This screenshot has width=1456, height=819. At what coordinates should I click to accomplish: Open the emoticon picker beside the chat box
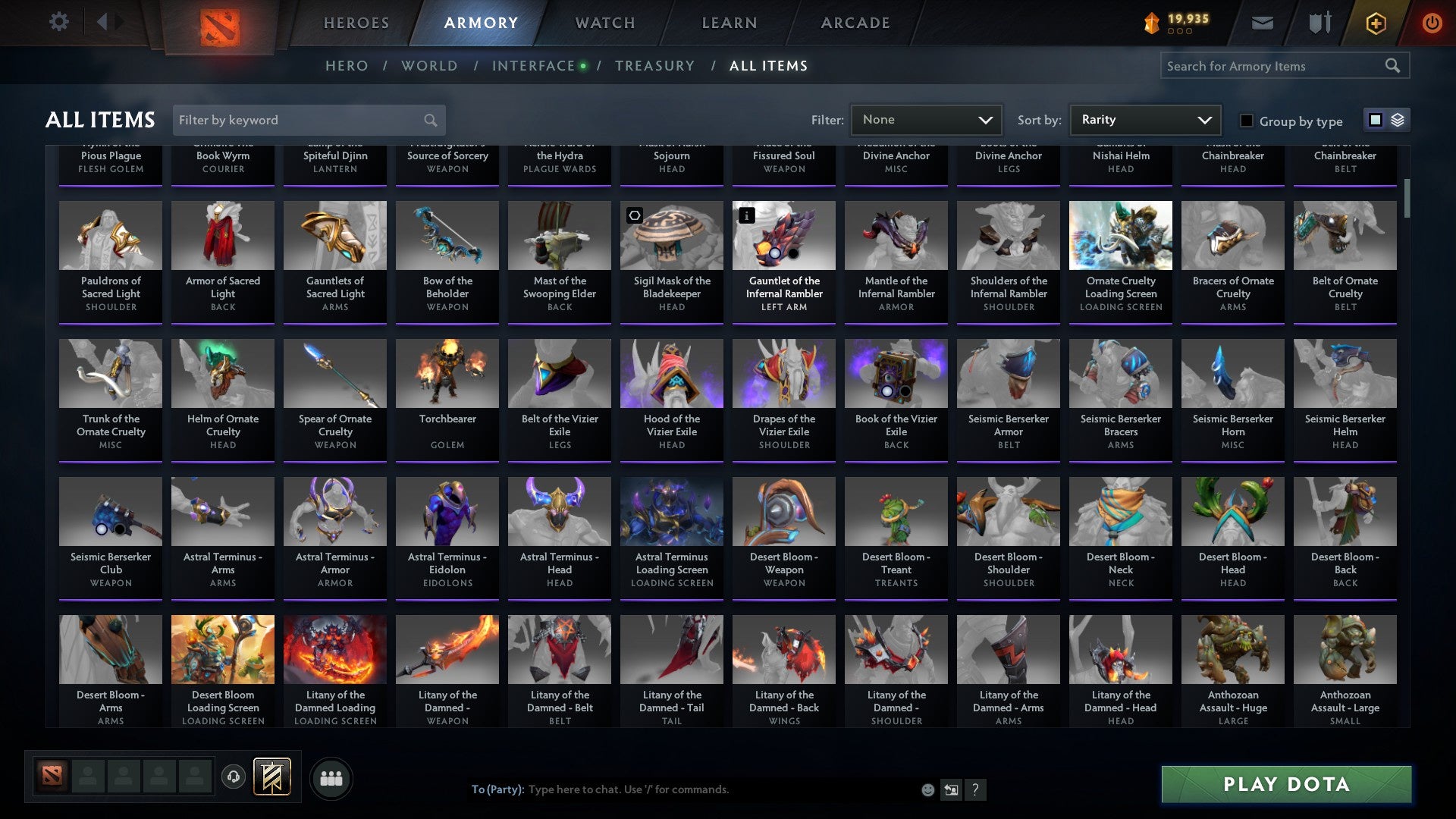928,789
